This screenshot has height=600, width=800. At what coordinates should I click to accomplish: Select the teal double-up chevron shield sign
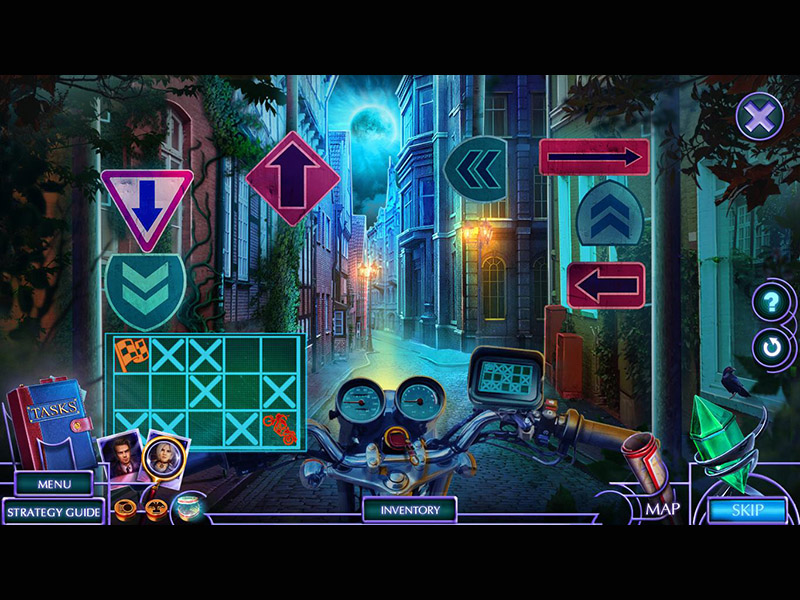point(609,213)
